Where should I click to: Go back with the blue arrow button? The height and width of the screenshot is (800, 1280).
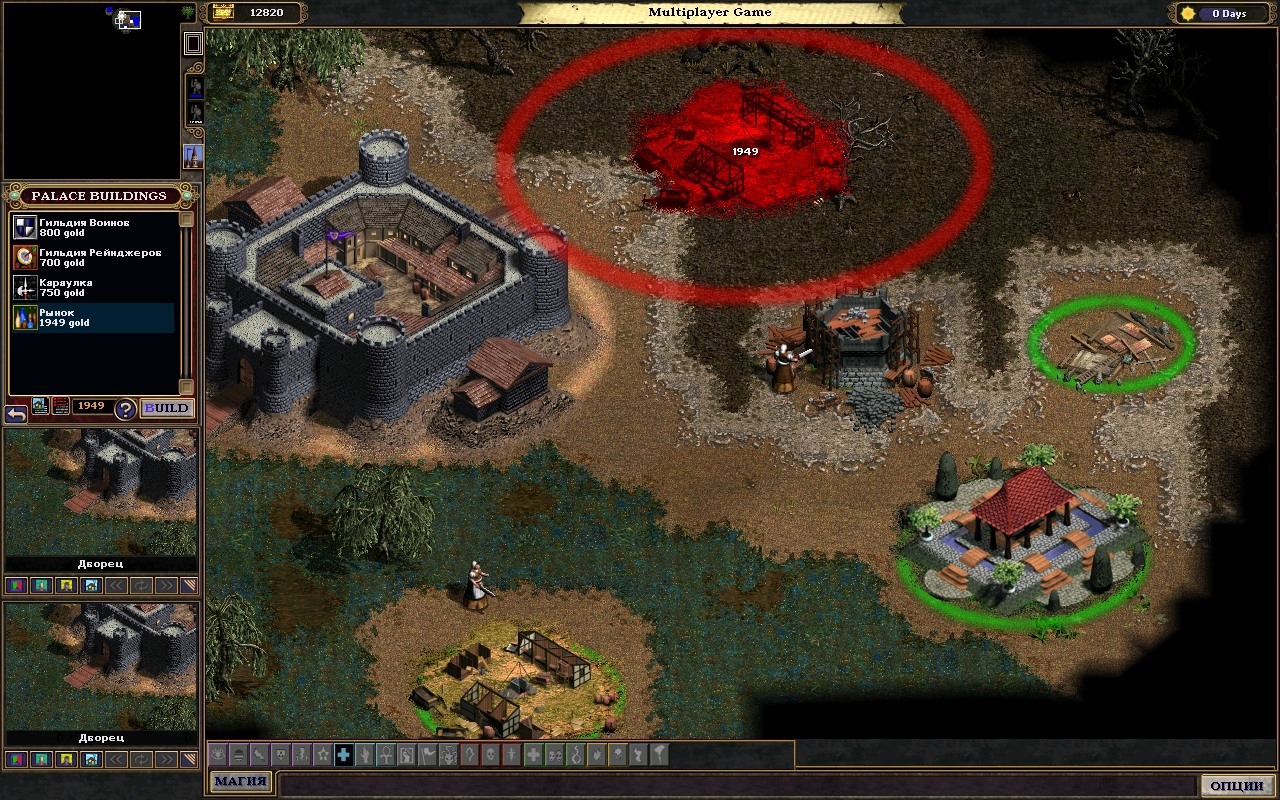tap(16, 413)
